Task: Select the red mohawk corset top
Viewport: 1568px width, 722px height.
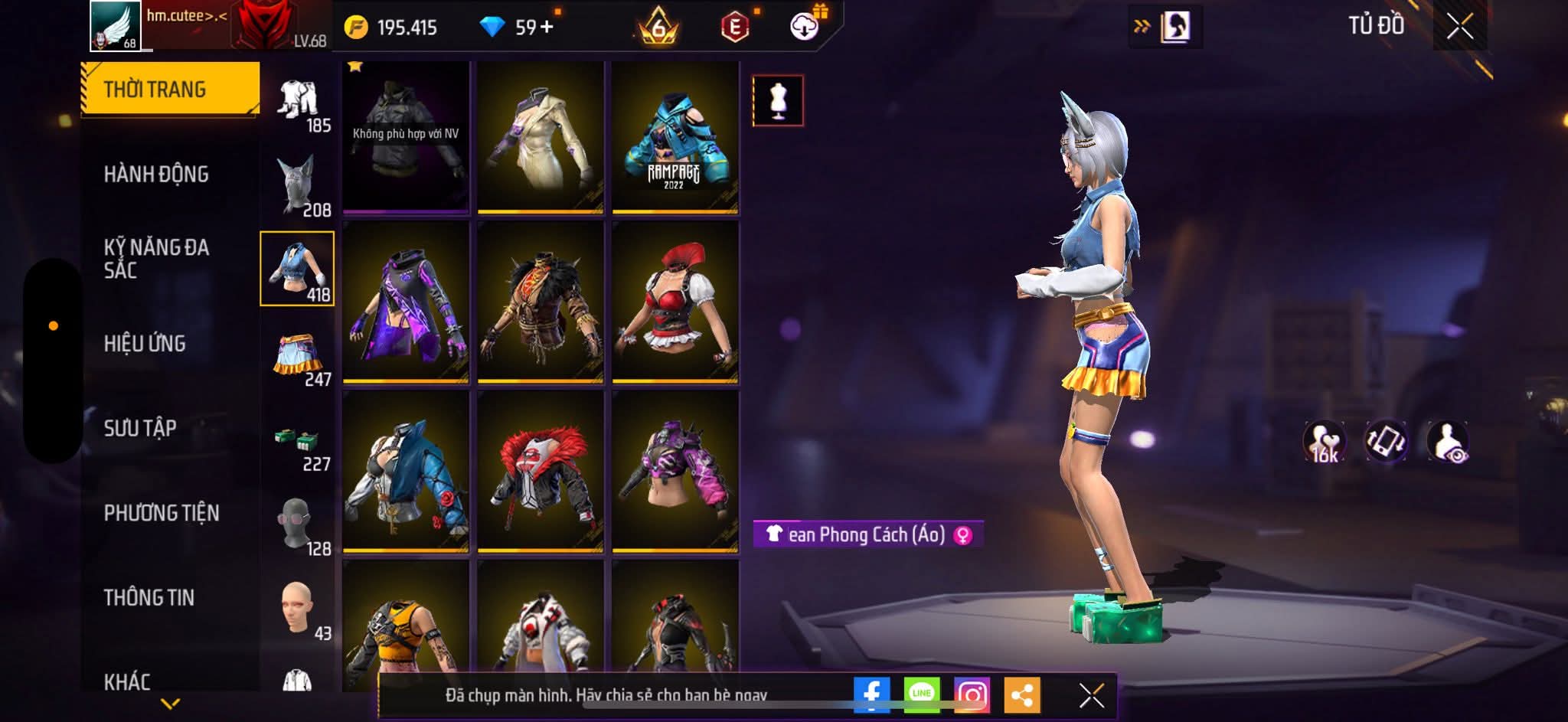Action: point(675,302)
